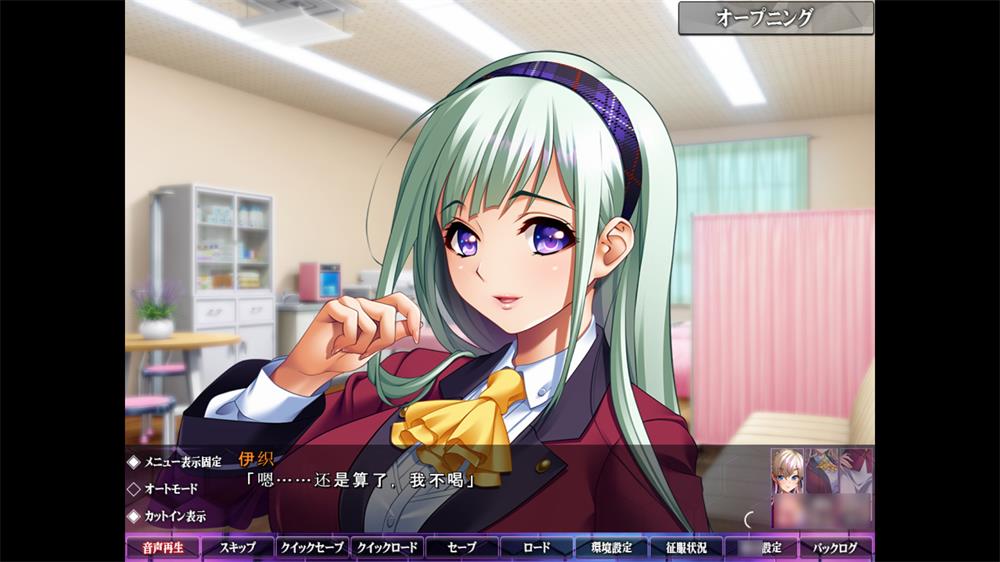Click the partially blurred 設定 button
Image resolution: width=1000 pixels, height=562 pixels.
click(761, 547)
